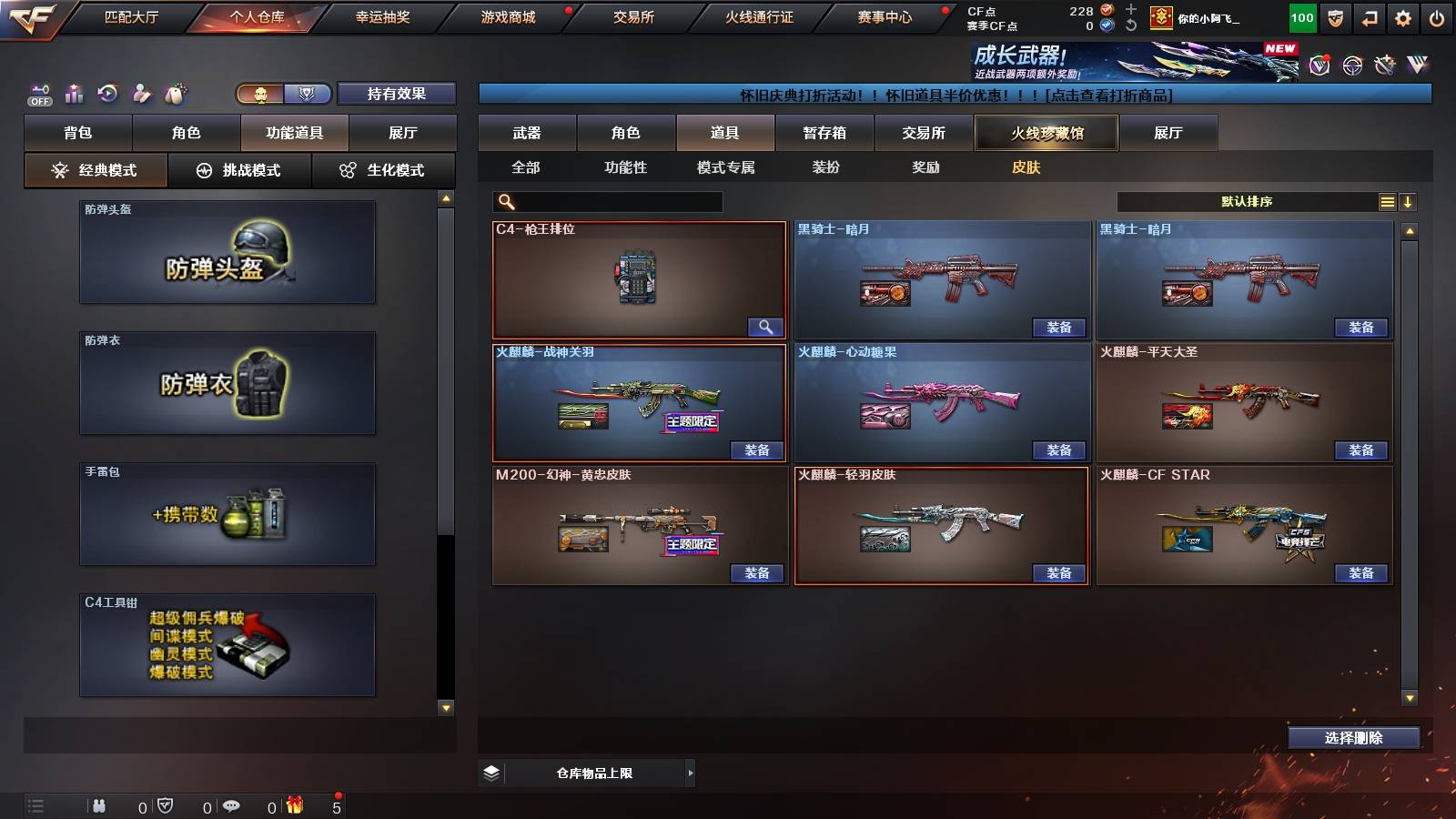
Task: Click the wrench repair tool icon below the banner
Action: (x=1385, y=66)
